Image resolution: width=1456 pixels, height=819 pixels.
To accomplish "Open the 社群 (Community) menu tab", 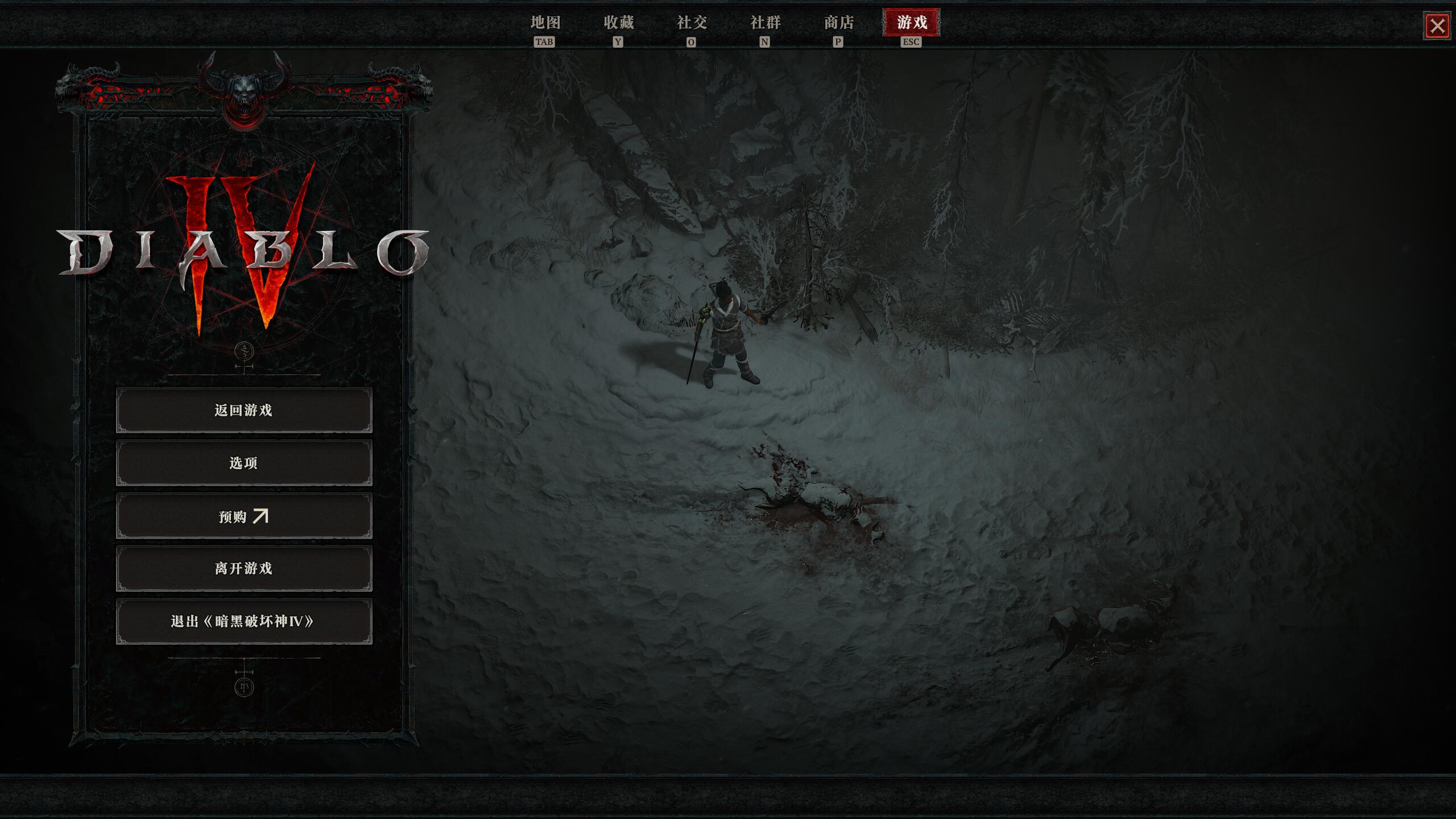I will [x=764, y=23].
